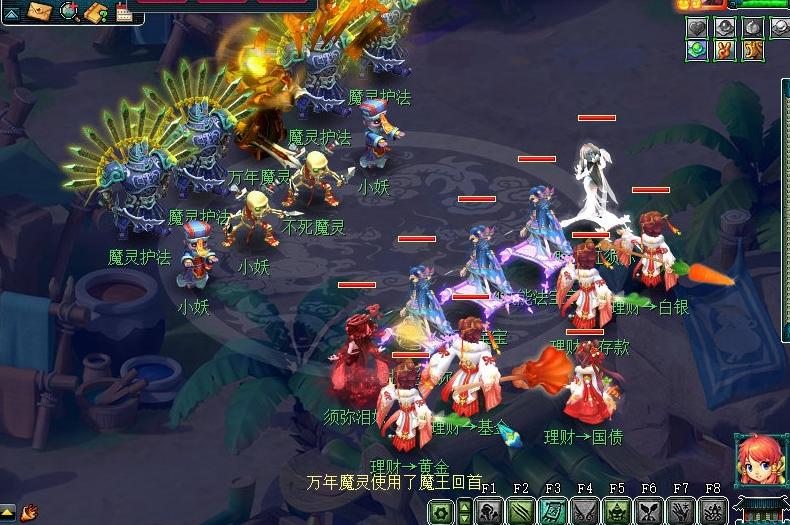Viewport: 790px width, 525px height.
Task: Open the pagoda building icon
Action: 760,509
